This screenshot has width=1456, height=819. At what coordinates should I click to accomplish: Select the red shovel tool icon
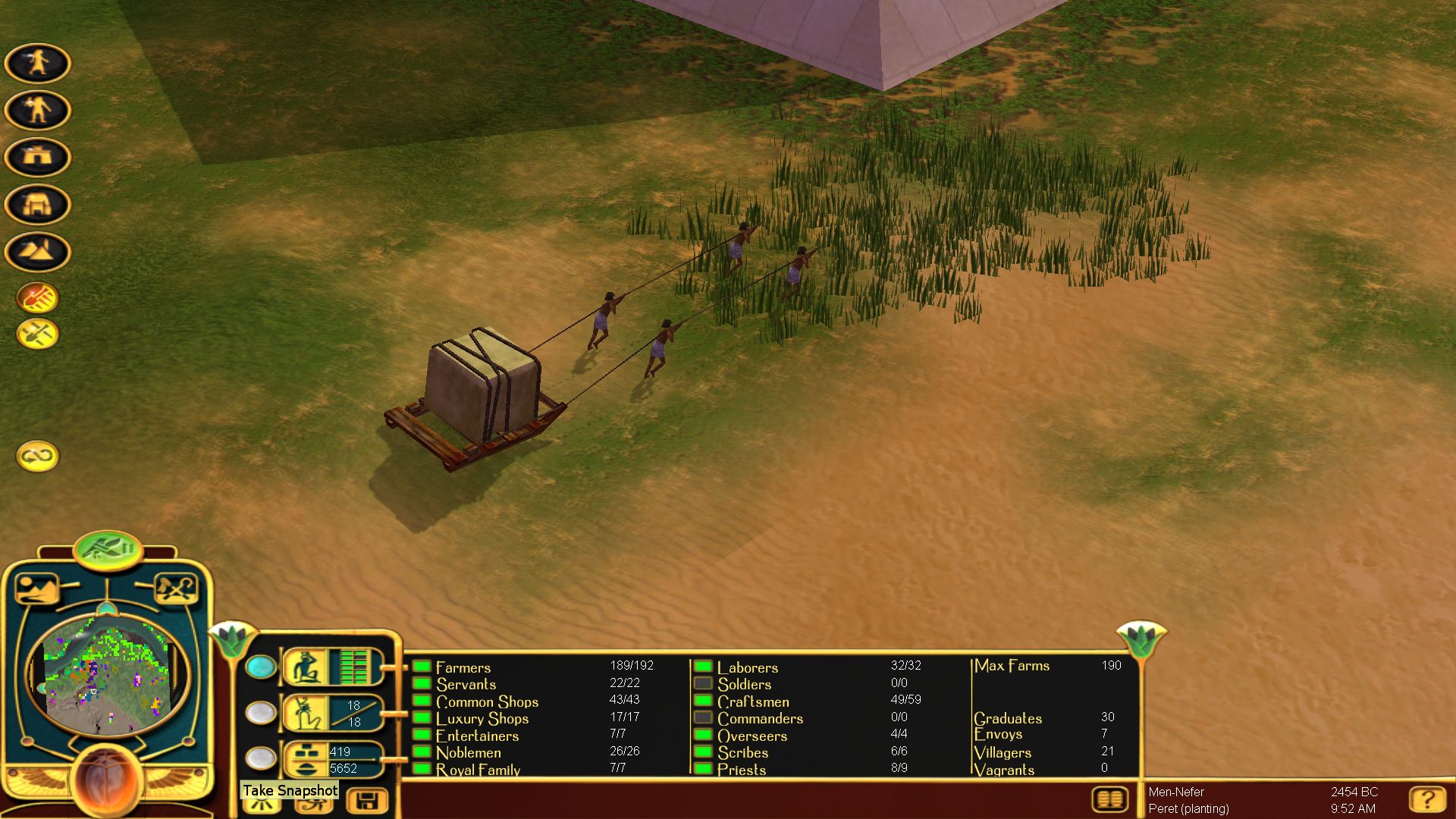[37, 298]
